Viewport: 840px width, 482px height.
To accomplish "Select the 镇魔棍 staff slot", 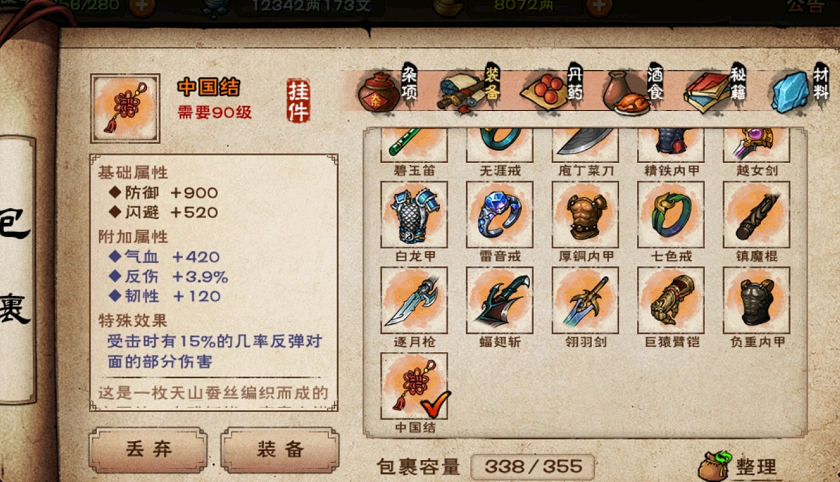I will coord(756,214).
